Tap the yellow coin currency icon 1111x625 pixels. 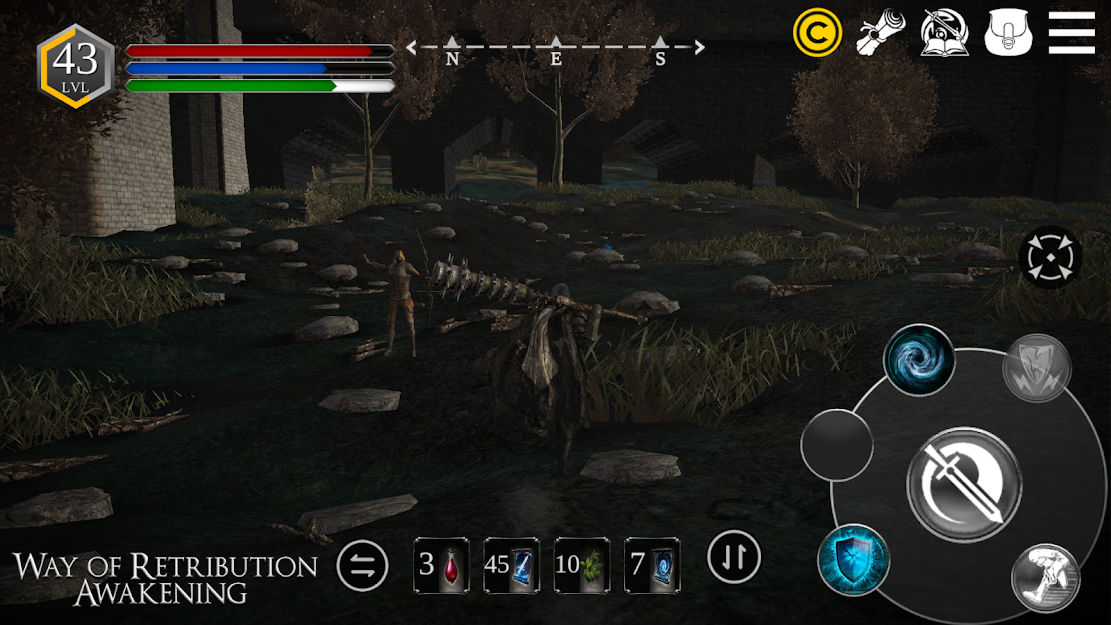[817, 33]
